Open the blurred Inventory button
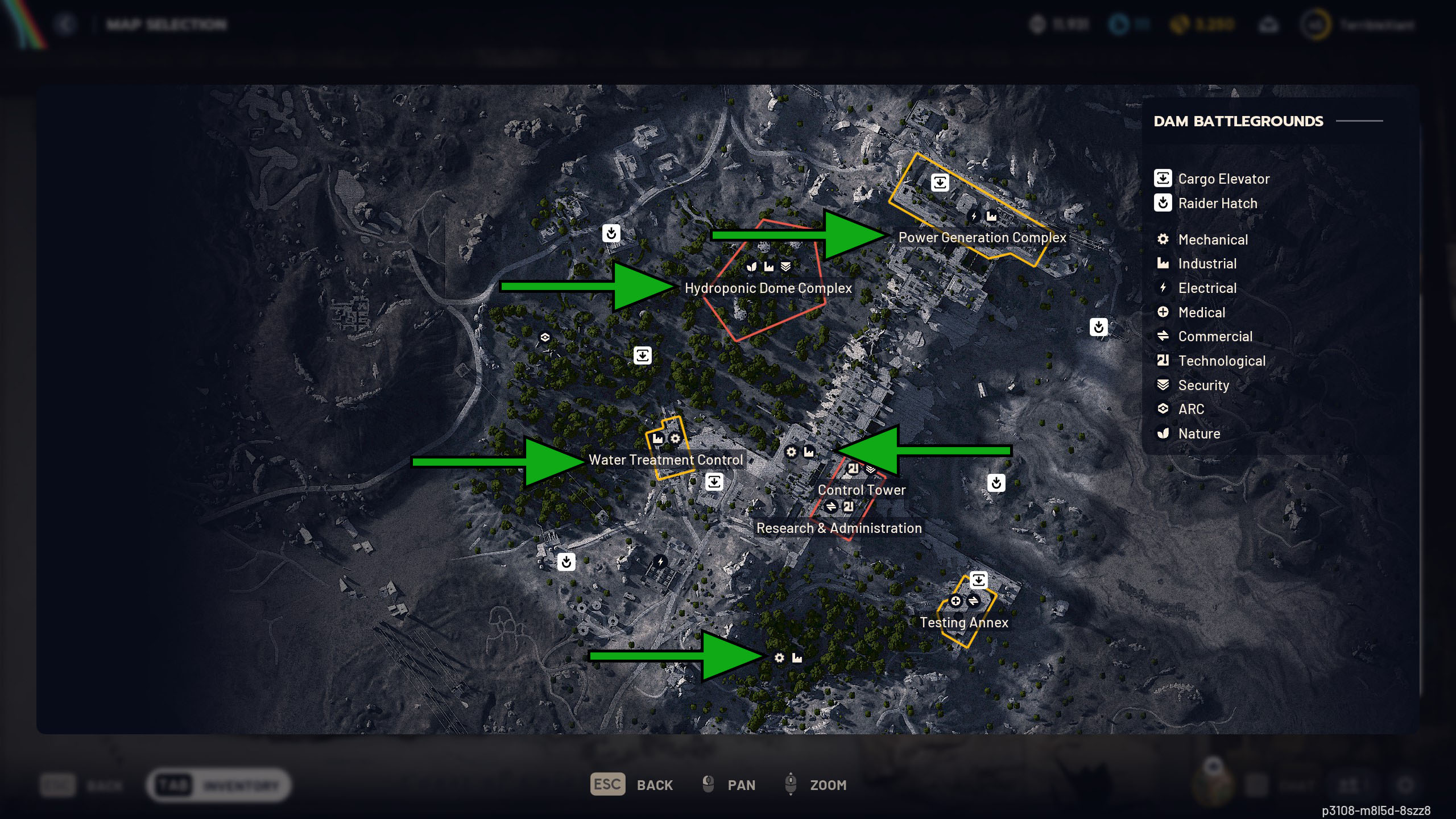Screen dimensions: 1456x819 pyautogui.click(x=219, y=785)
